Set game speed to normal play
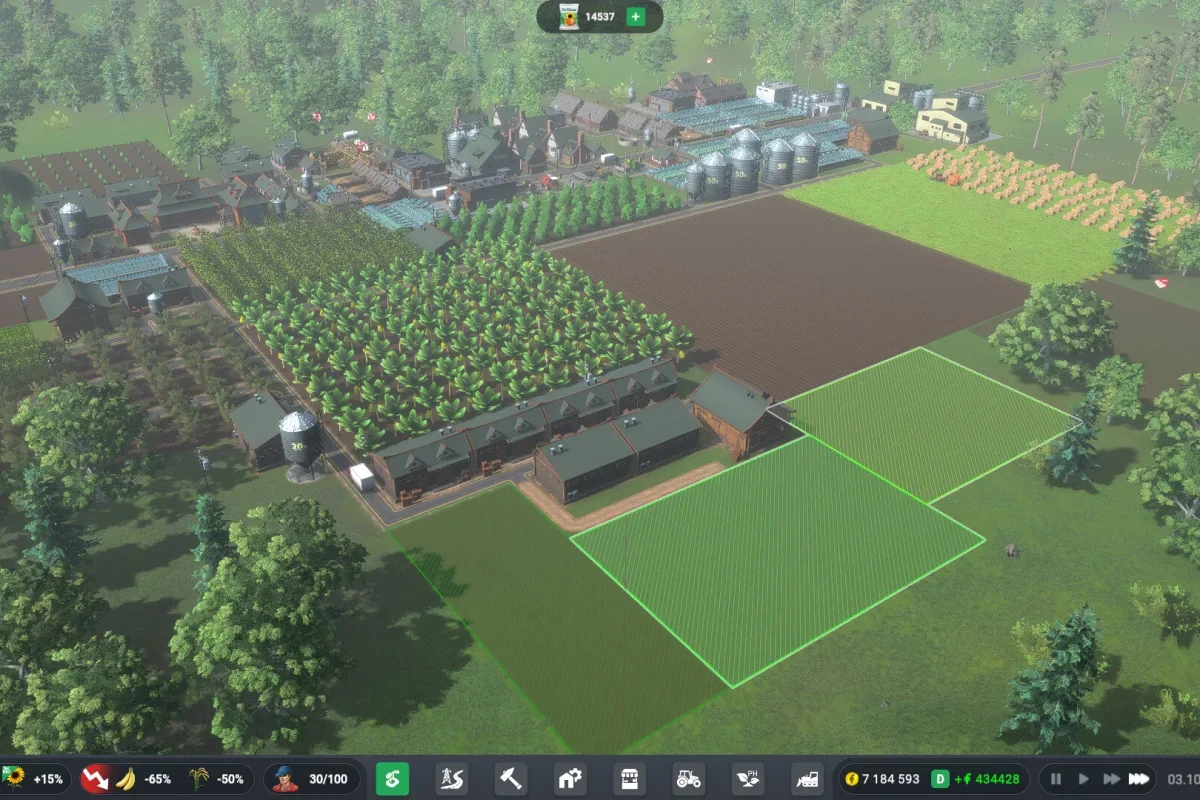Image resolution: width=1200 pixels, height=800 pixels. [1082, 779]
